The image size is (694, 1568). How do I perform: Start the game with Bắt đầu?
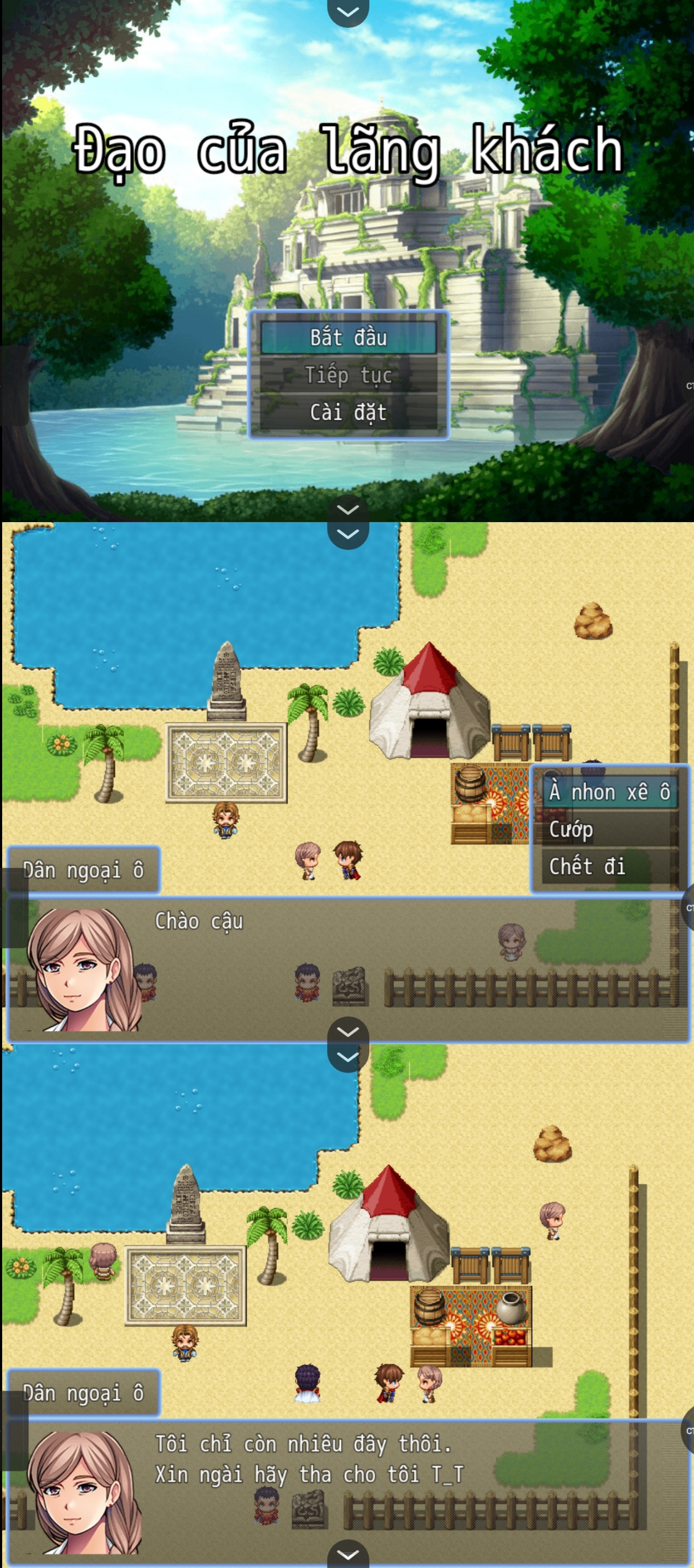(x=348, y=338)
